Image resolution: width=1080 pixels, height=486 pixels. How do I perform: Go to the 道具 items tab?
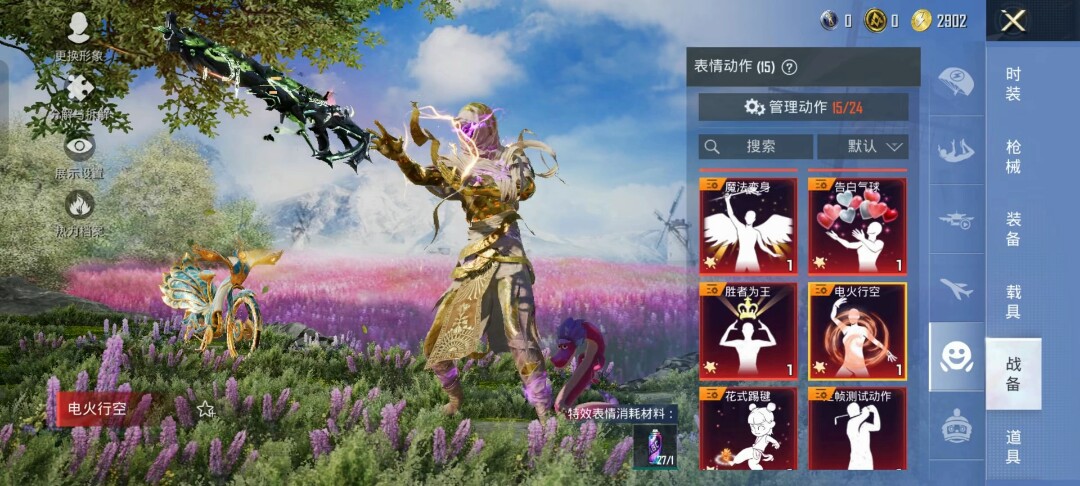pyautogui.click(x=1013, y=446)
